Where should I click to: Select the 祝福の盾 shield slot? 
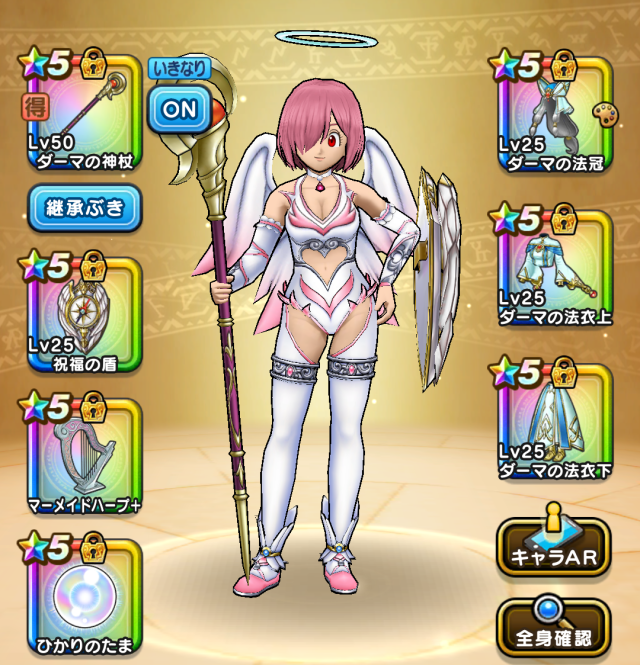tap(80, 315)
